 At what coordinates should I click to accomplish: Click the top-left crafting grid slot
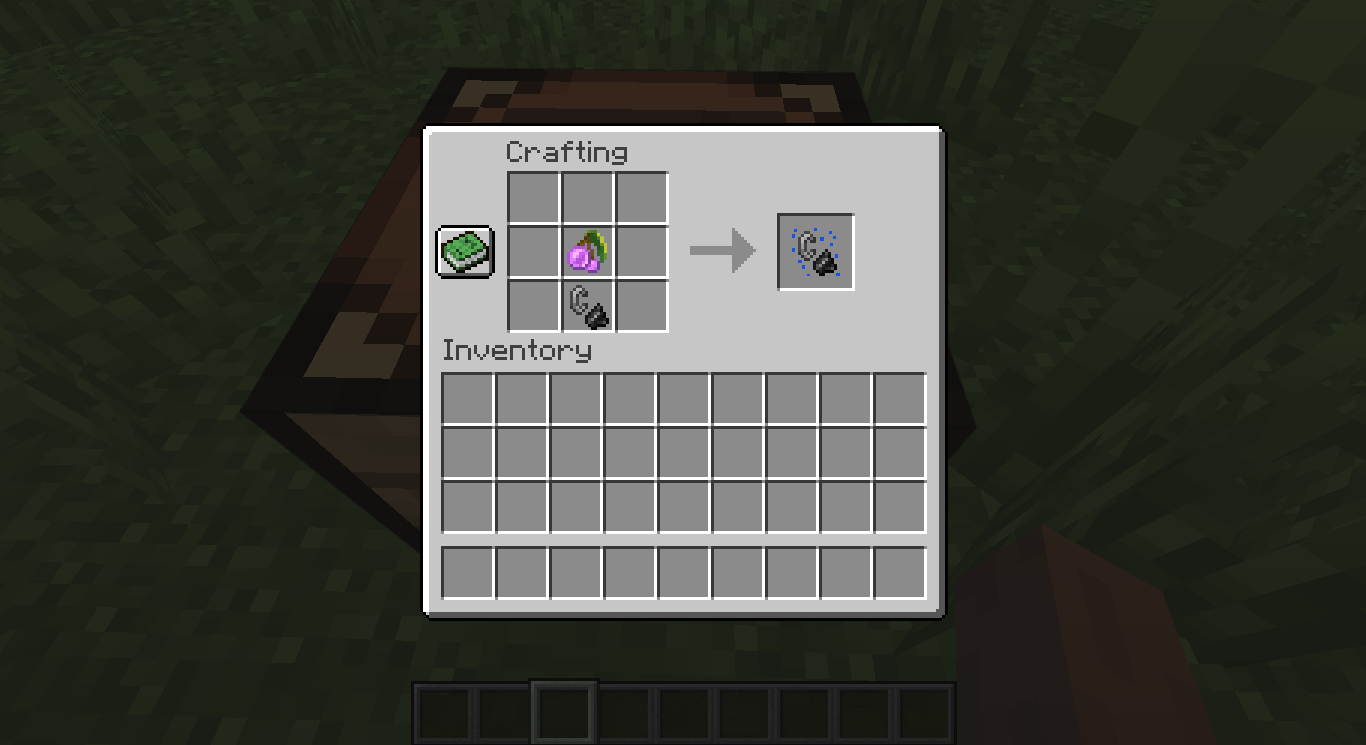coord(534,197)
